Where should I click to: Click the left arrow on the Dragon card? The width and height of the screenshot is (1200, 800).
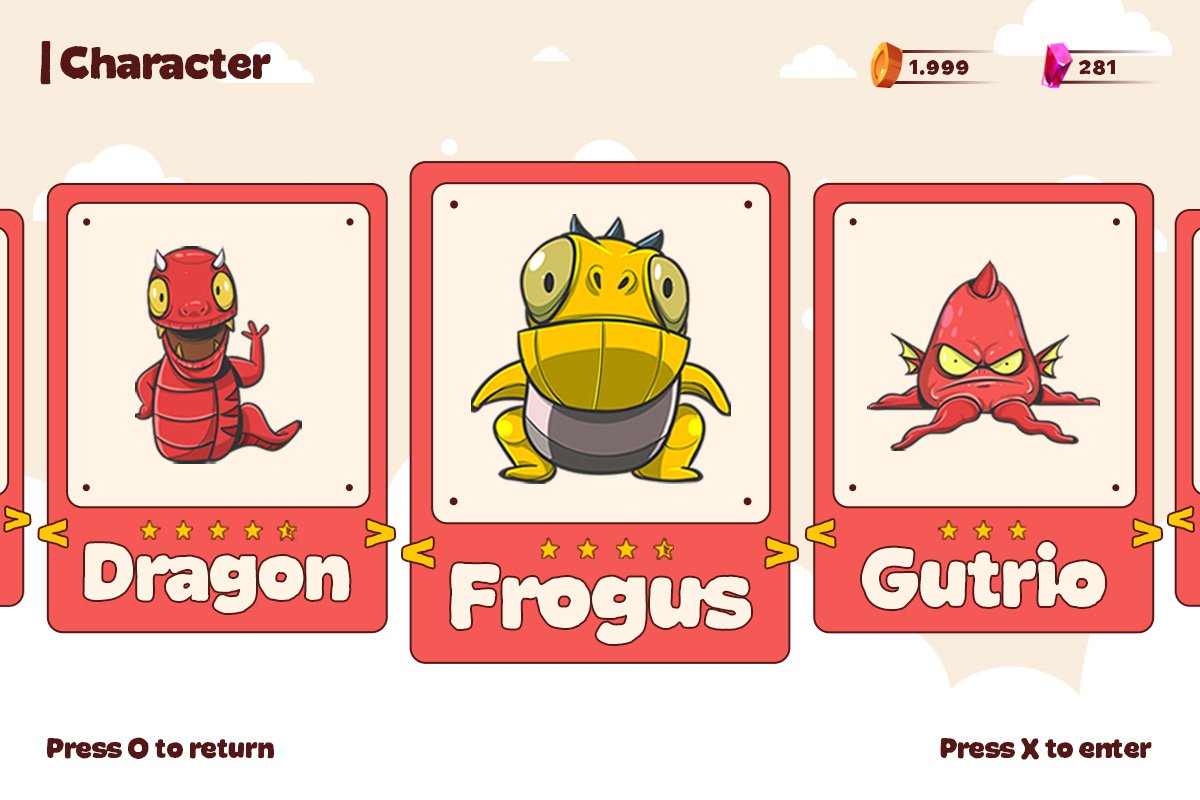[52, 534]
